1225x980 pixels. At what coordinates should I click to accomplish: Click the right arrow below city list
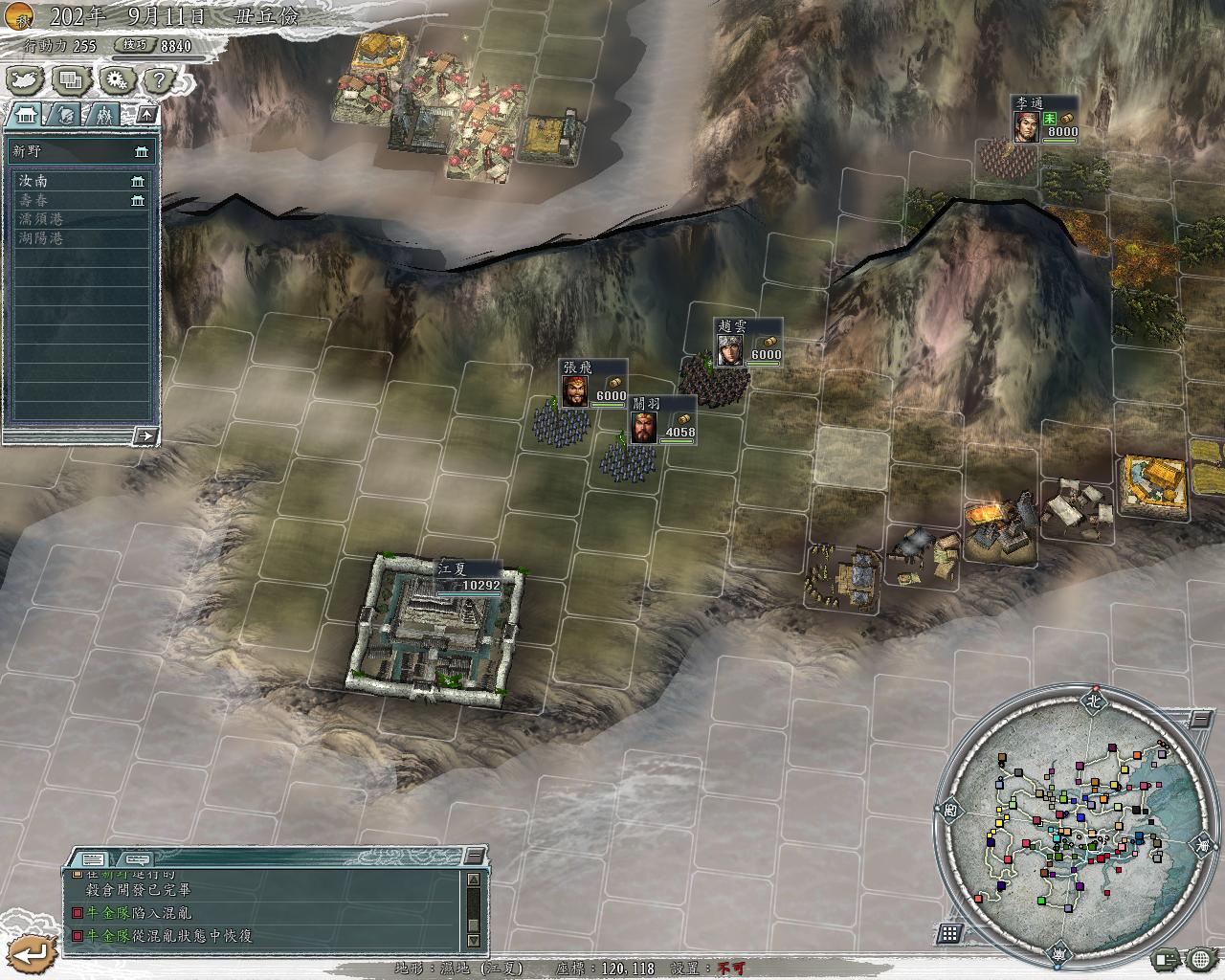click(x=145, y=436)
